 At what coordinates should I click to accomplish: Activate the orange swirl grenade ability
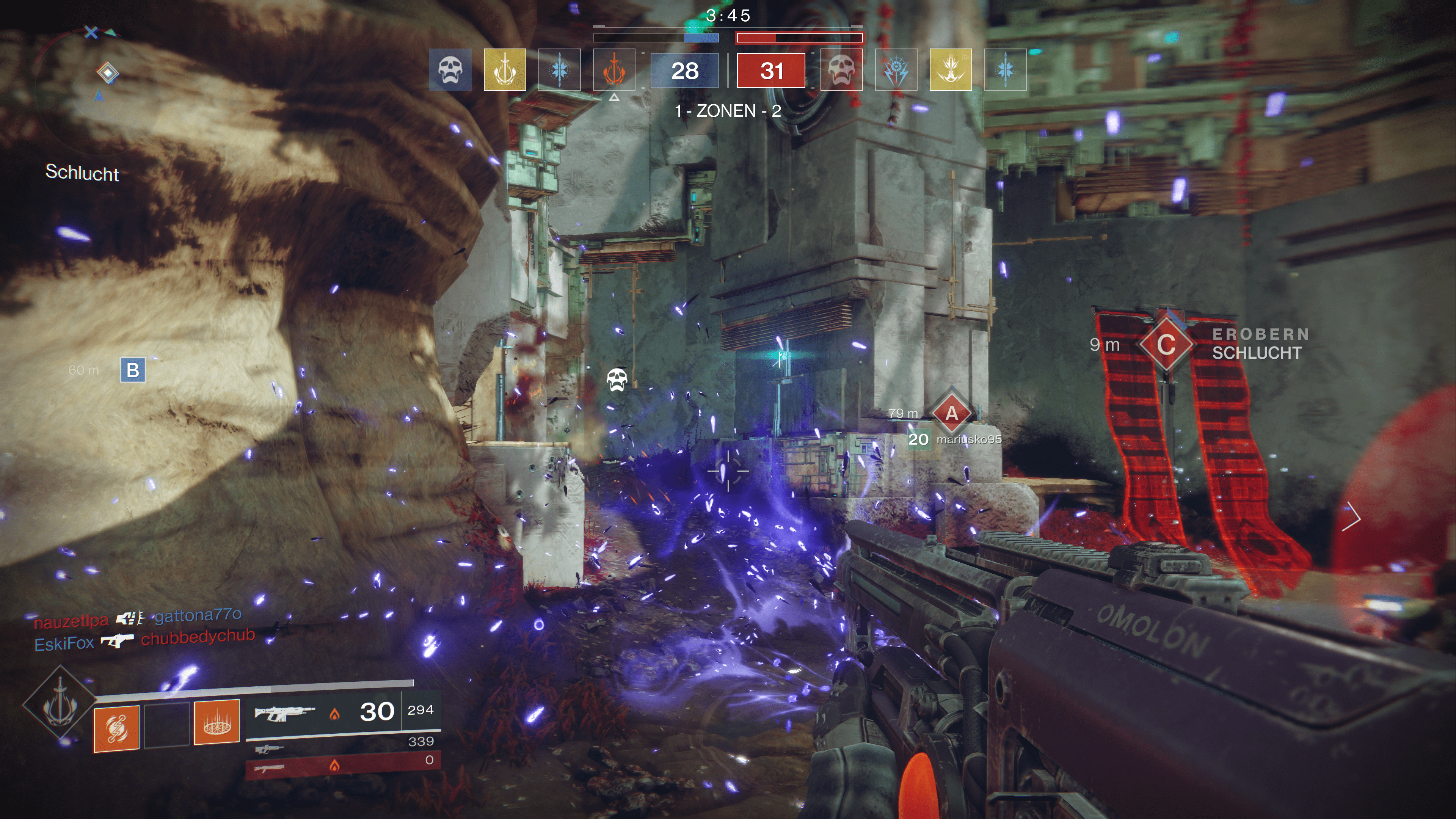[x=116, y=728]
